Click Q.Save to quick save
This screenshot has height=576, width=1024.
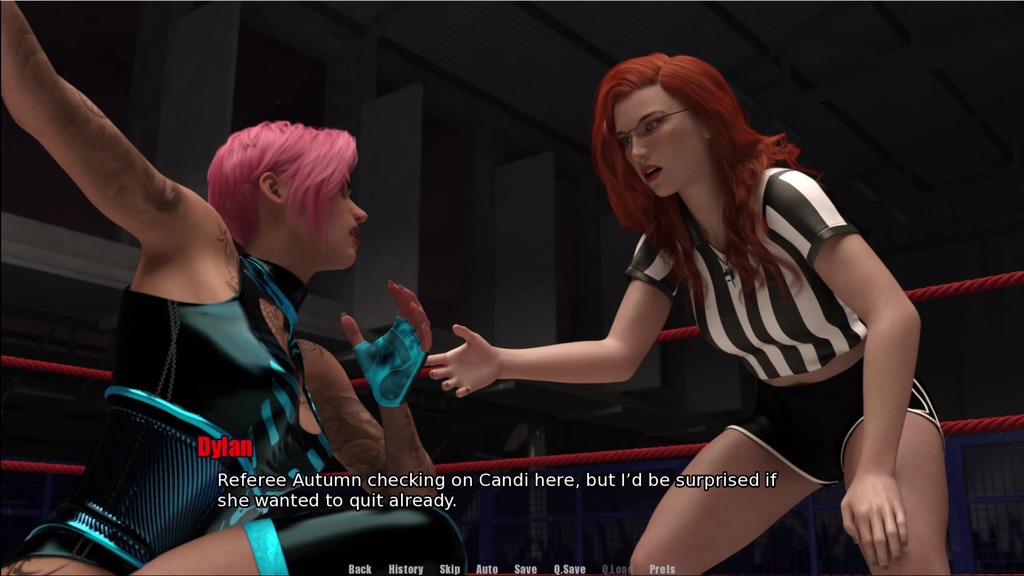tap(570, 569)
